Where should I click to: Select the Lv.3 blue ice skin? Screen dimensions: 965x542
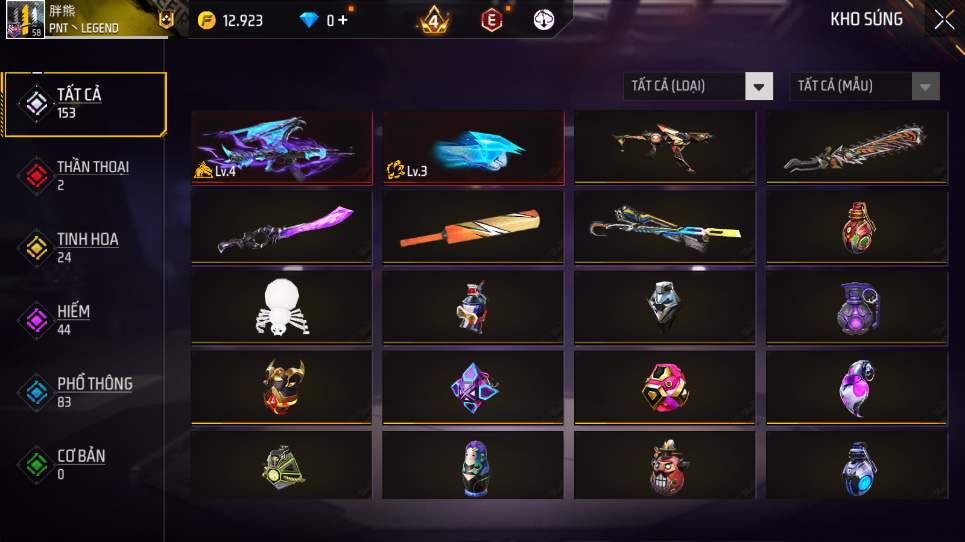473,147
